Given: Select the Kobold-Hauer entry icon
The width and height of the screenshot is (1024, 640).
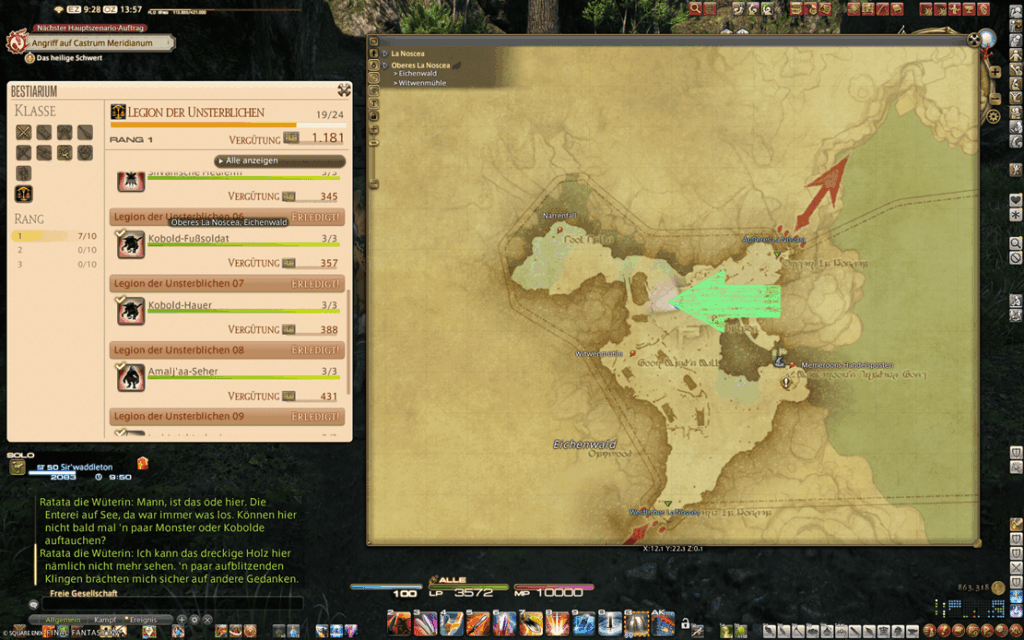Looking at the screenshot, I should pos(129,308).
